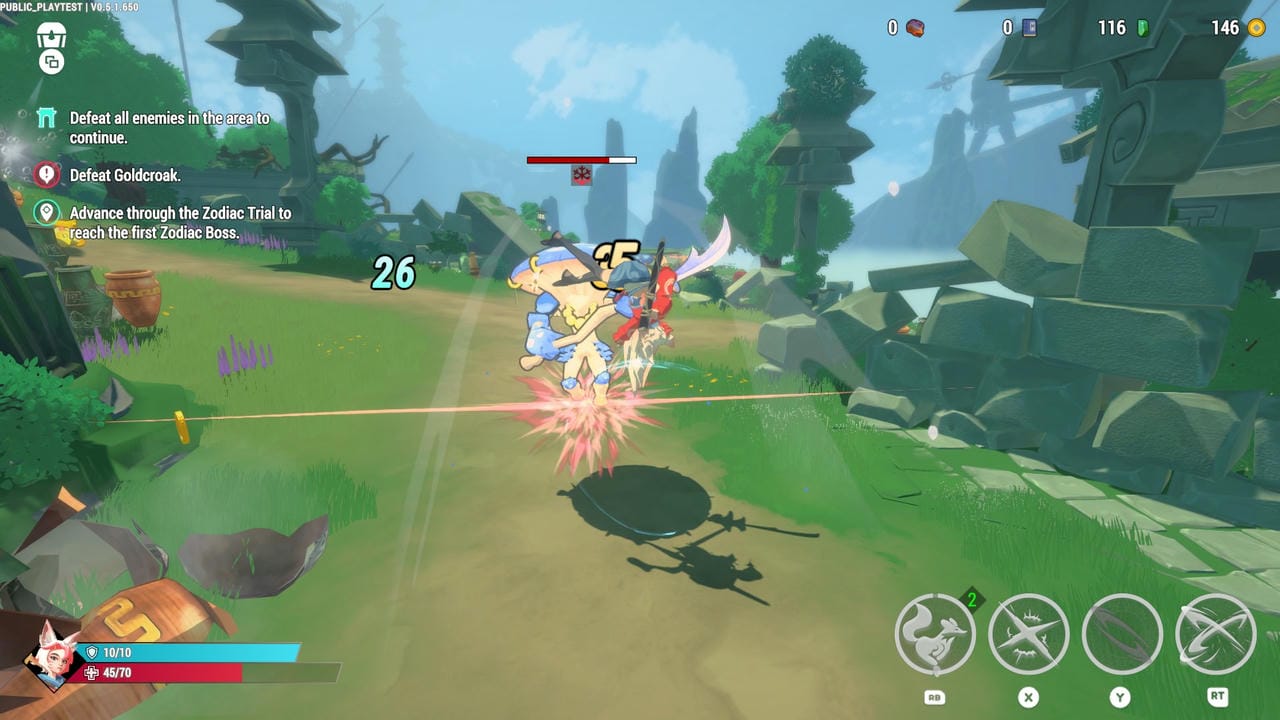Select the Zodiac Trial objective entry
The image size is (1280, 720).
coord(180,223)
